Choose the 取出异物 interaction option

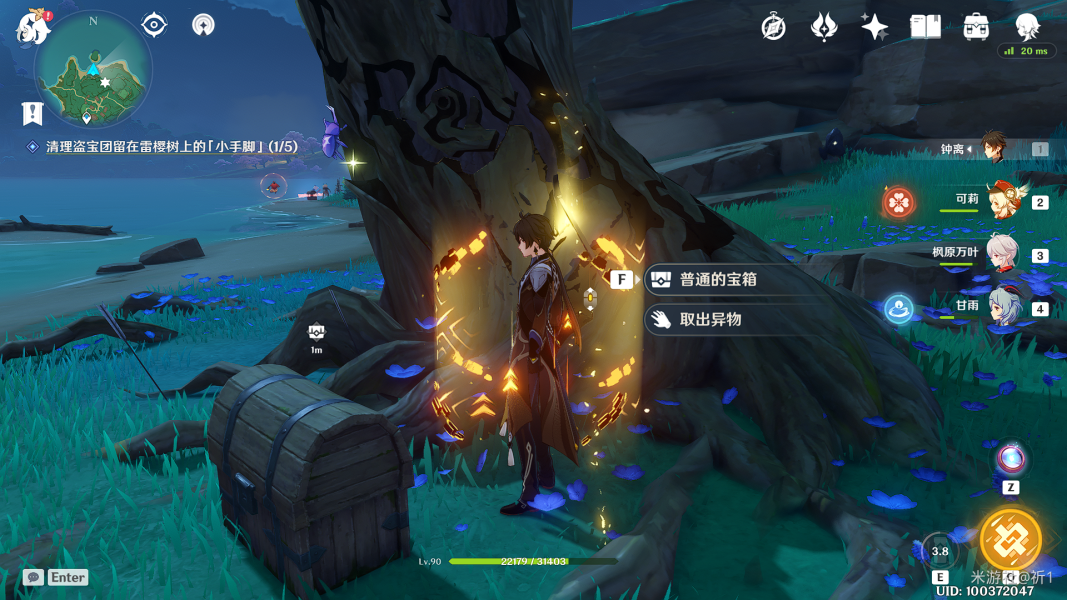[710, 320]
